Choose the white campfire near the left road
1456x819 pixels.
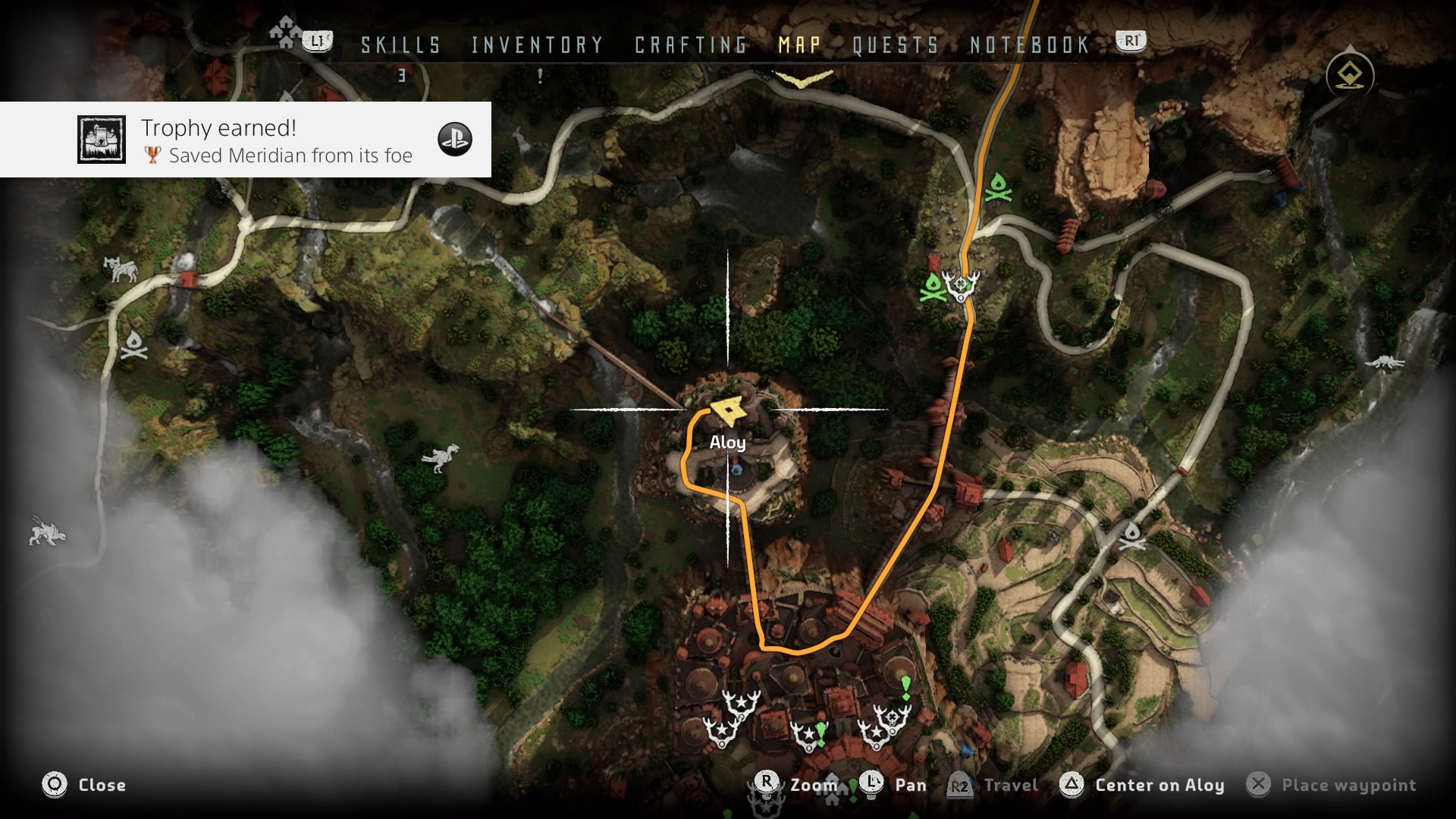point(134,344)
